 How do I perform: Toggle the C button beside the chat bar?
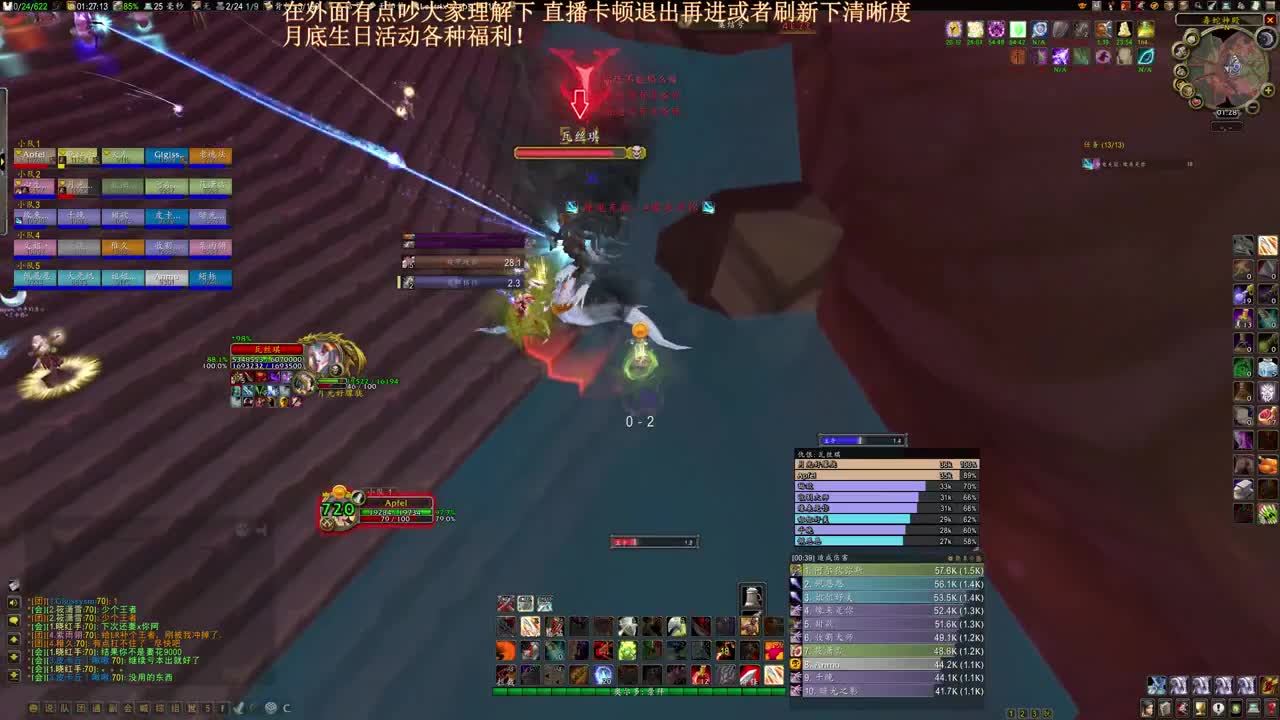point(286,708)
